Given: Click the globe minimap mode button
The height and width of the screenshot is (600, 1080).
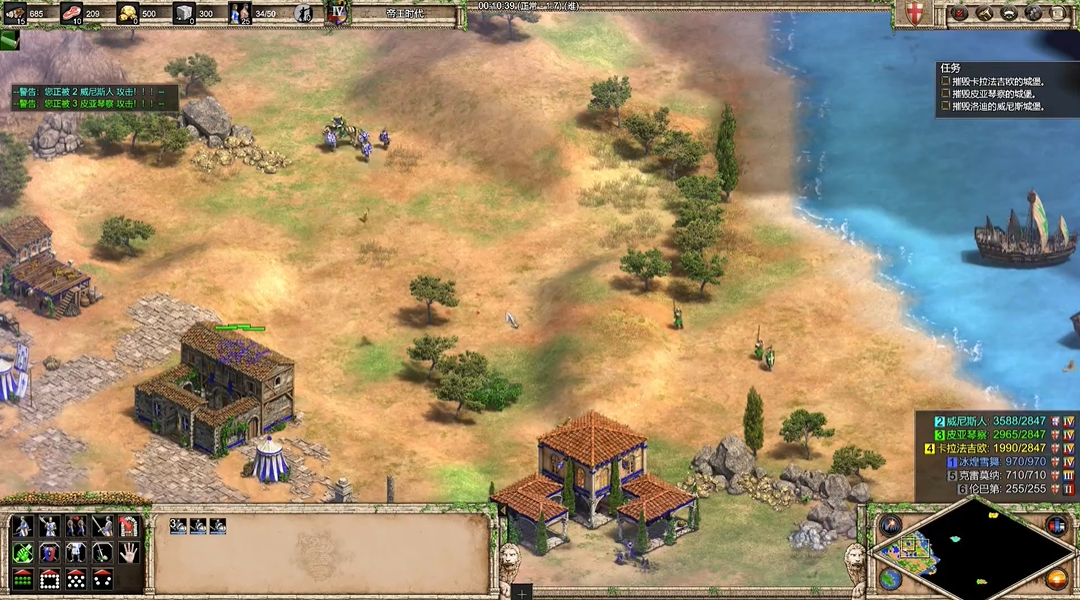Looking at the screenshot, I should [x=890, y=578].
